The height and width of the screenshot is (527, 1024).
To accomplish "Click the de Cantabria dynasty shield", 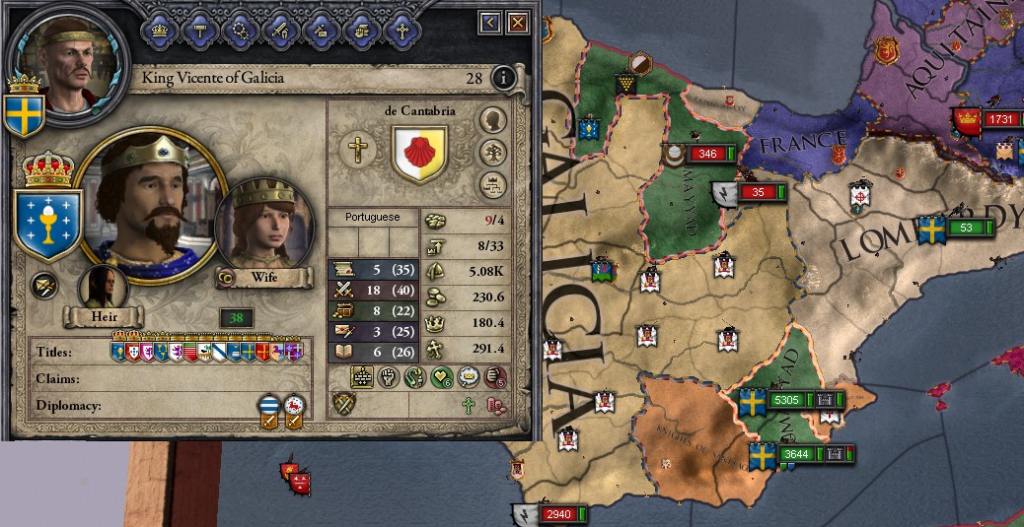I will [x=419, y=153].
